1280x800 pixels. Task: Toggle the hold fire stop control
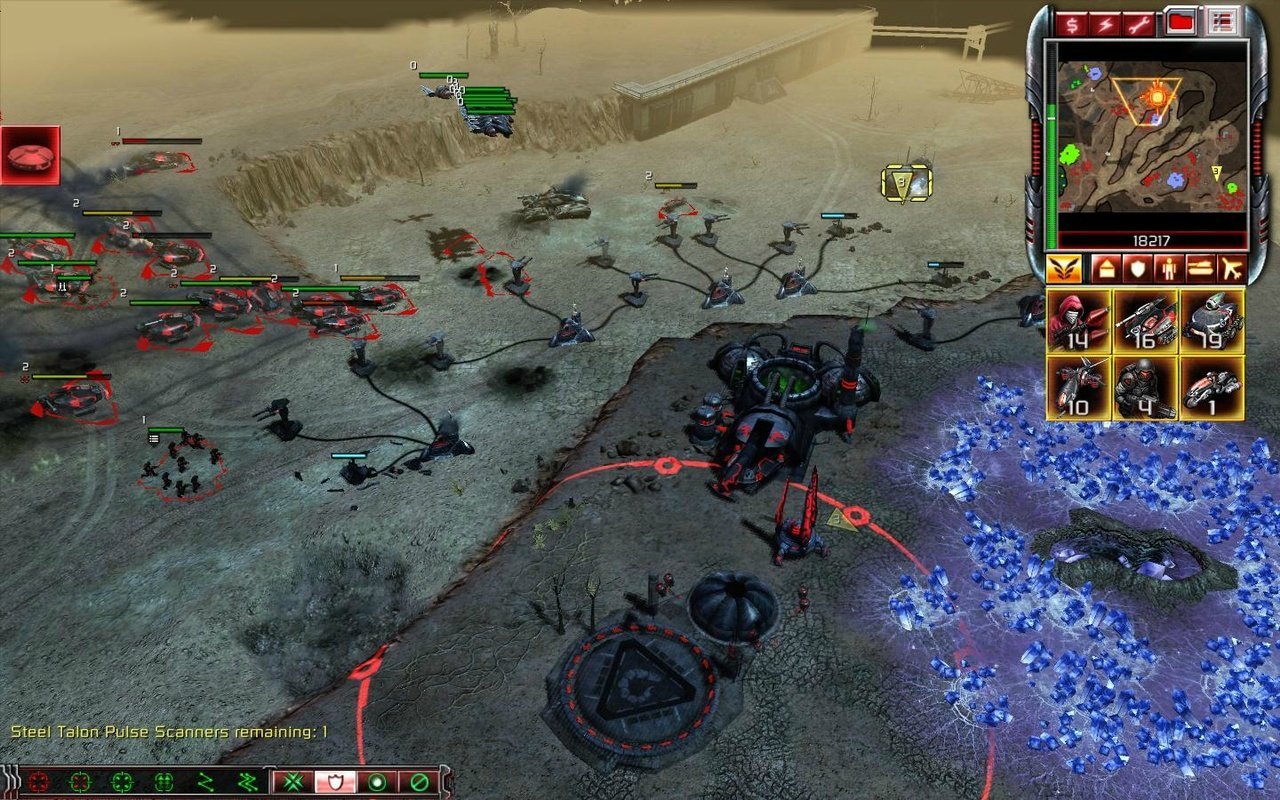click(x=419, y=782)
